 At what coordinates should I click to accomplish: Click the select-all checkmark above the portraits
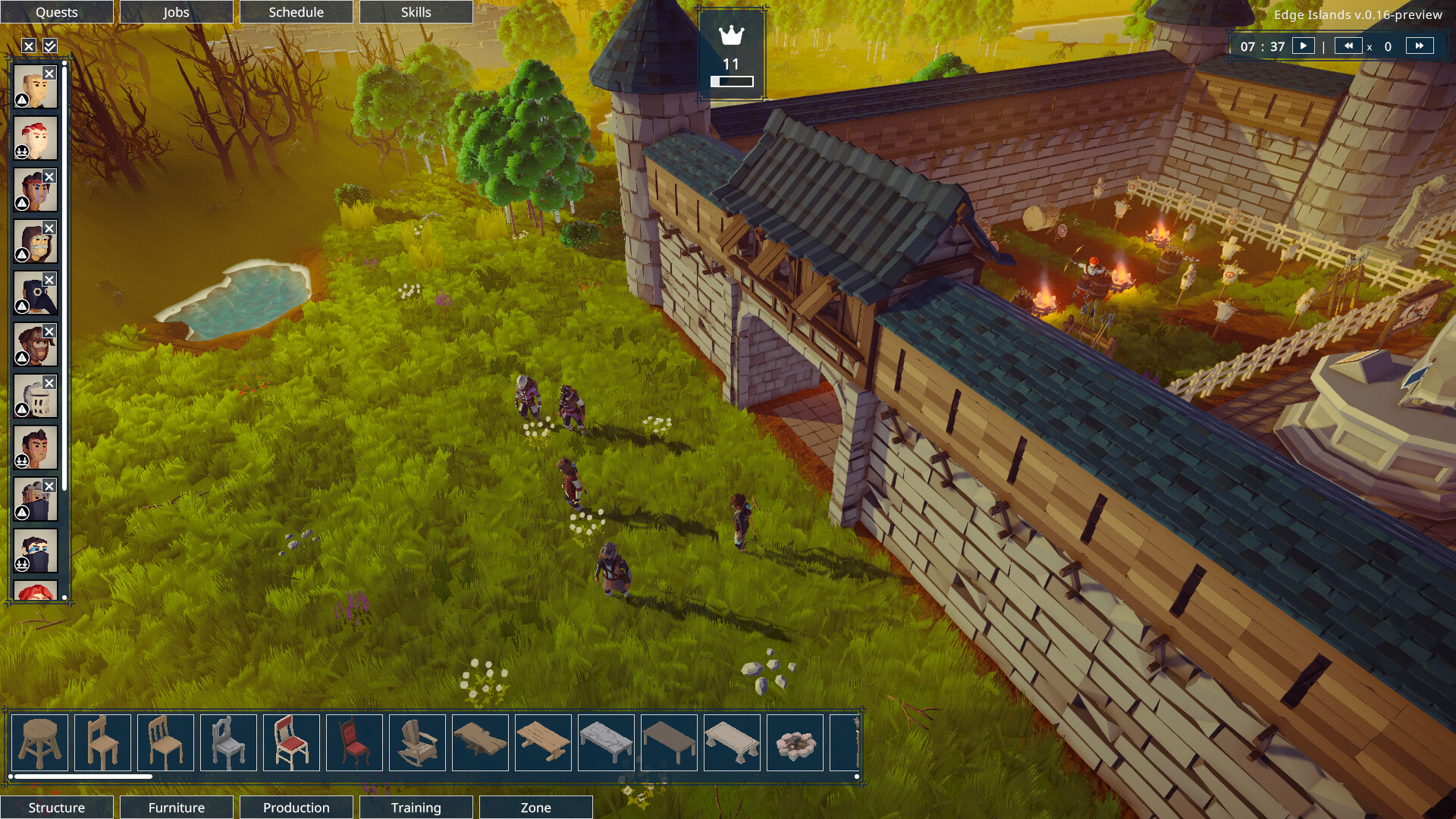coord(50,46)
